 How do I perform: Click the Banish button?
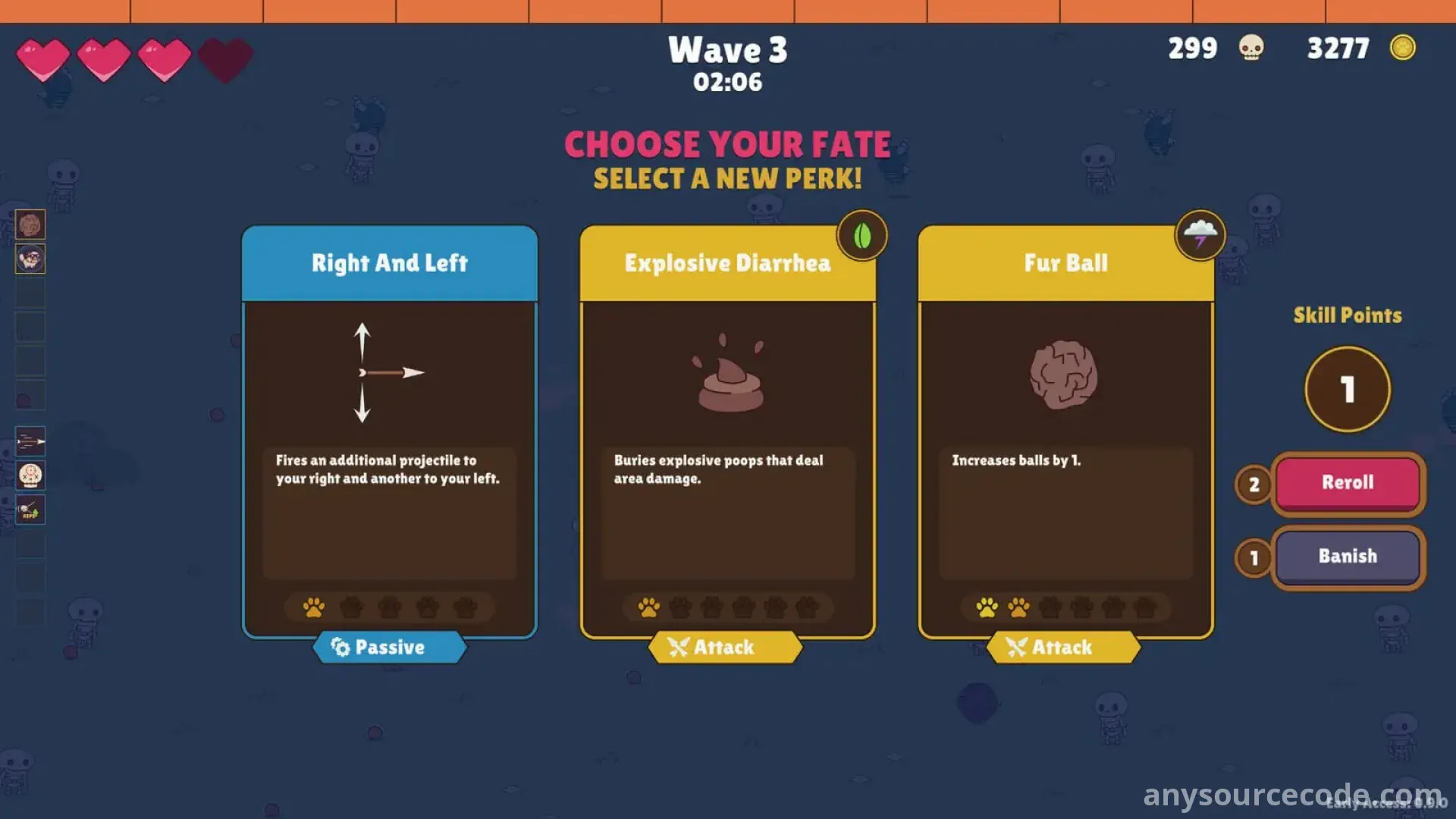pyautogui.click(x=1348, y=557)
